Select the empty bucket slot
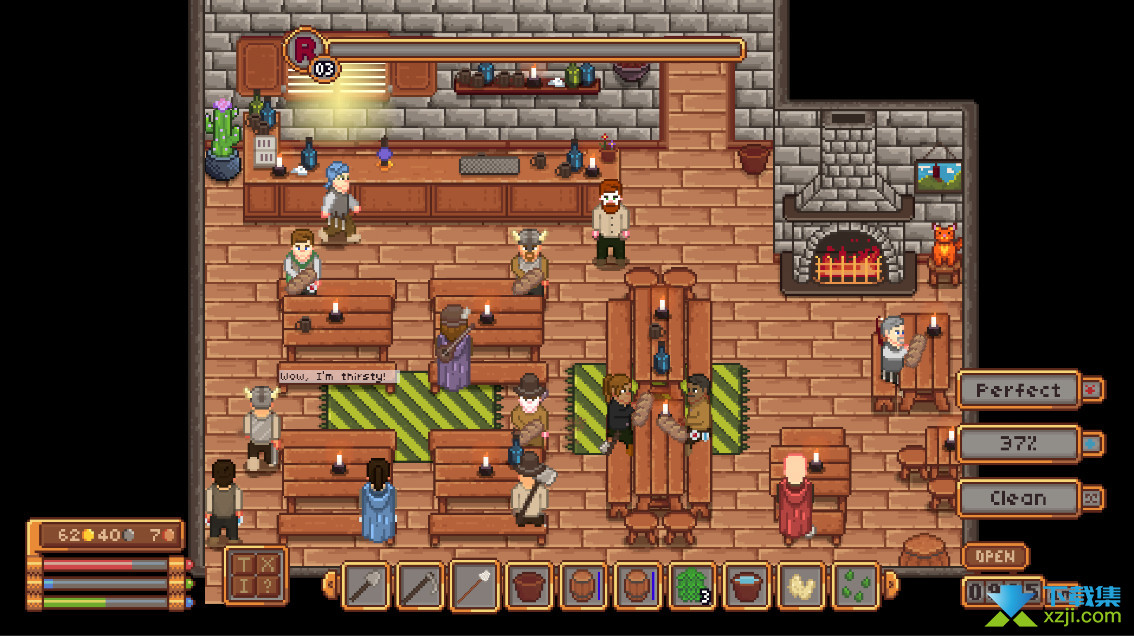This screenshot has width=1134, height=636. point(529,586)
